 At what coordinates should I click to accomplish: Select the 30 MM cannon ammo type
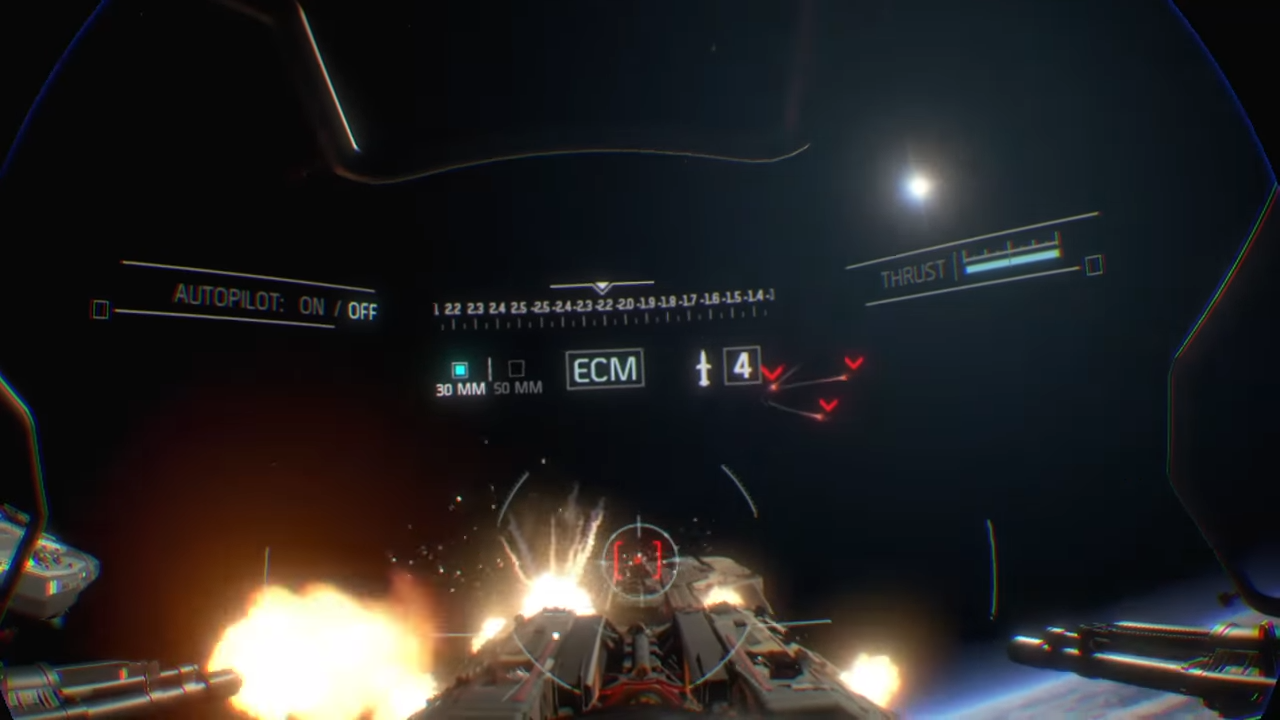459,370
